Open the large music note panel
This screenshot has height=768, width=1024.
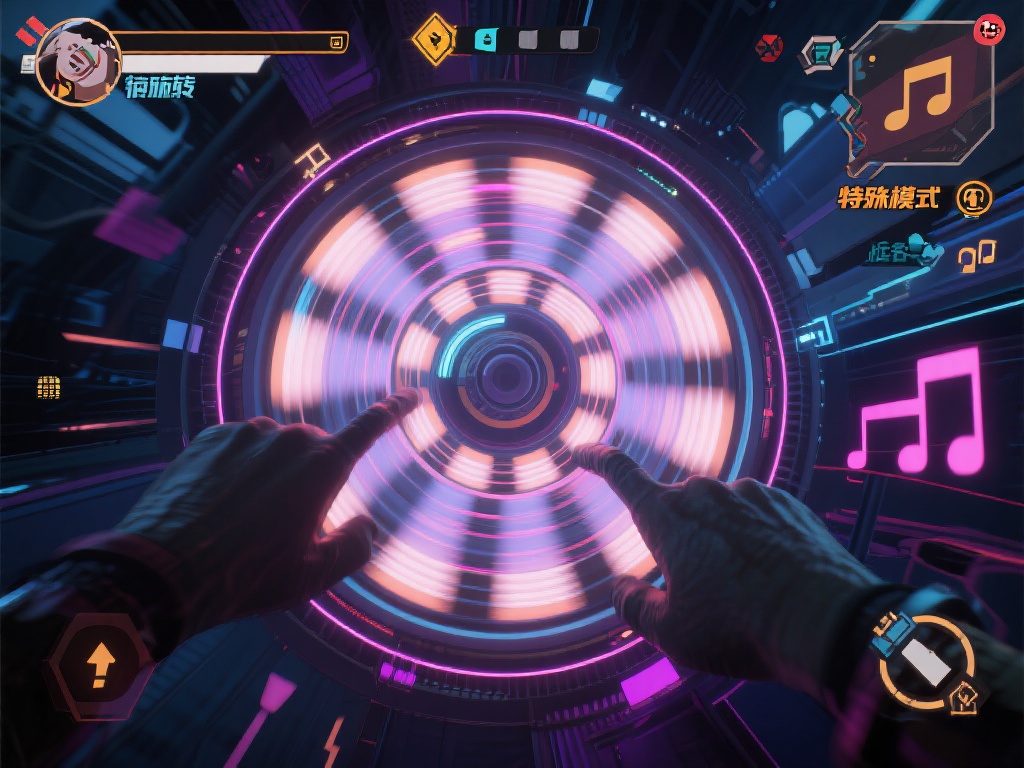pyautogui.click(x=921, y=94)
